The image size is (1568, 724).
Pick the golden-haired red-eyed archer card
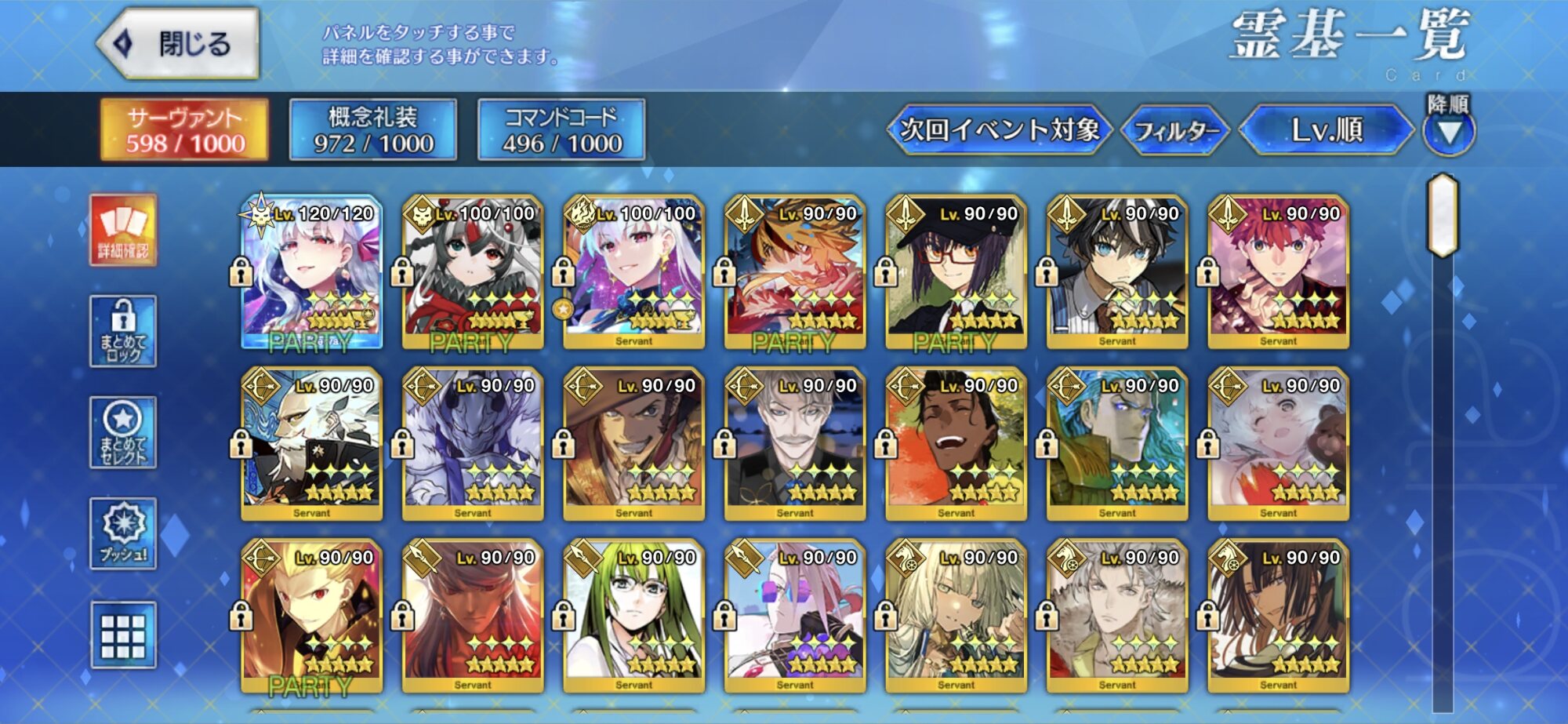point(312,615)
